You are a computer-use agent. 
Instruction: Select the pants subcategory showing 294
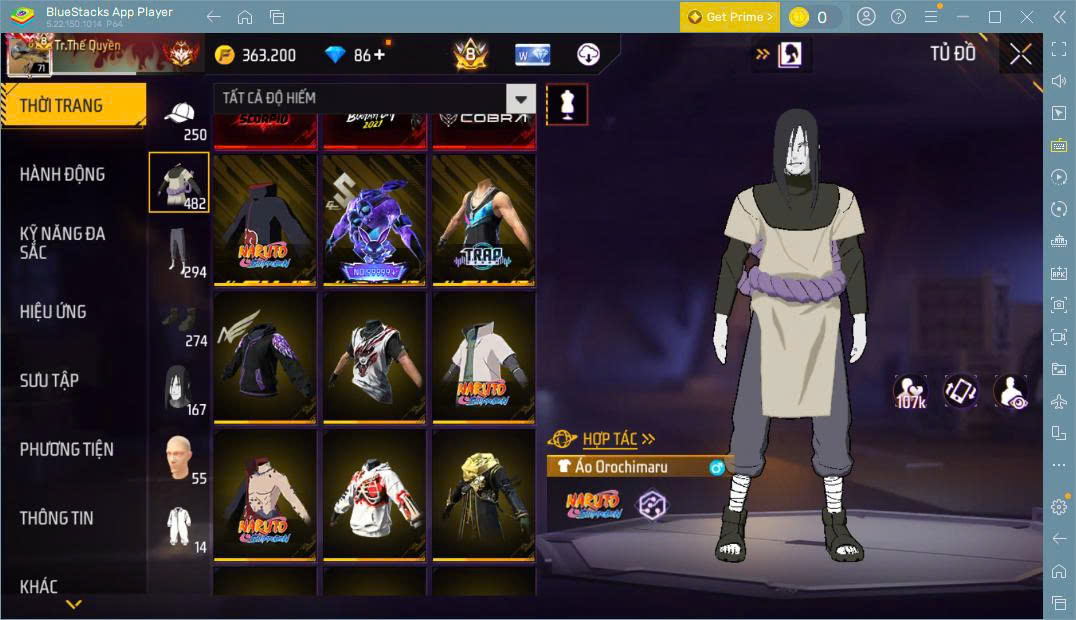pos(180,251)
